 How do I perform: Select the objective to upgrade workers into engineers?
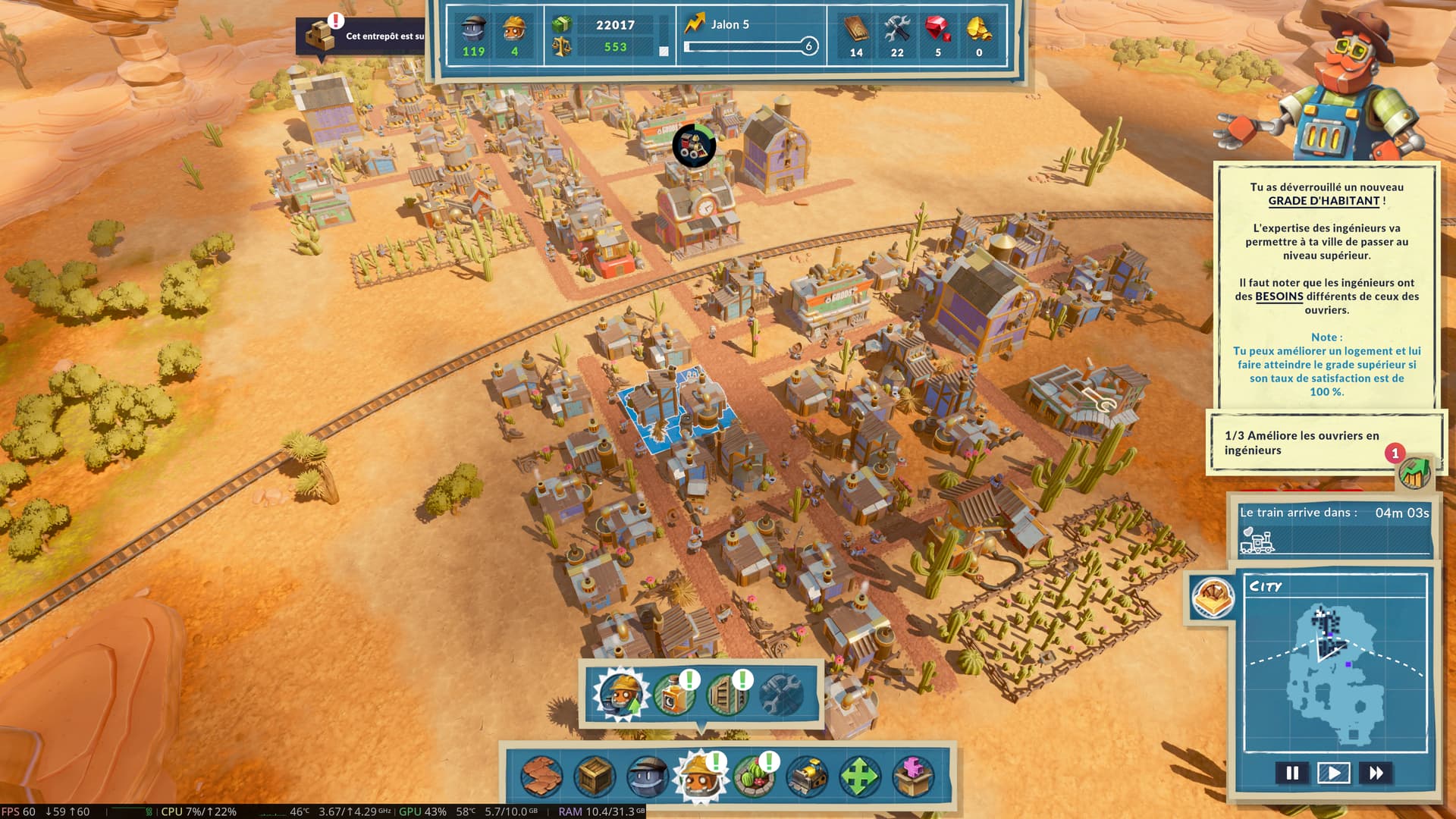click(x=1301, y=443)
